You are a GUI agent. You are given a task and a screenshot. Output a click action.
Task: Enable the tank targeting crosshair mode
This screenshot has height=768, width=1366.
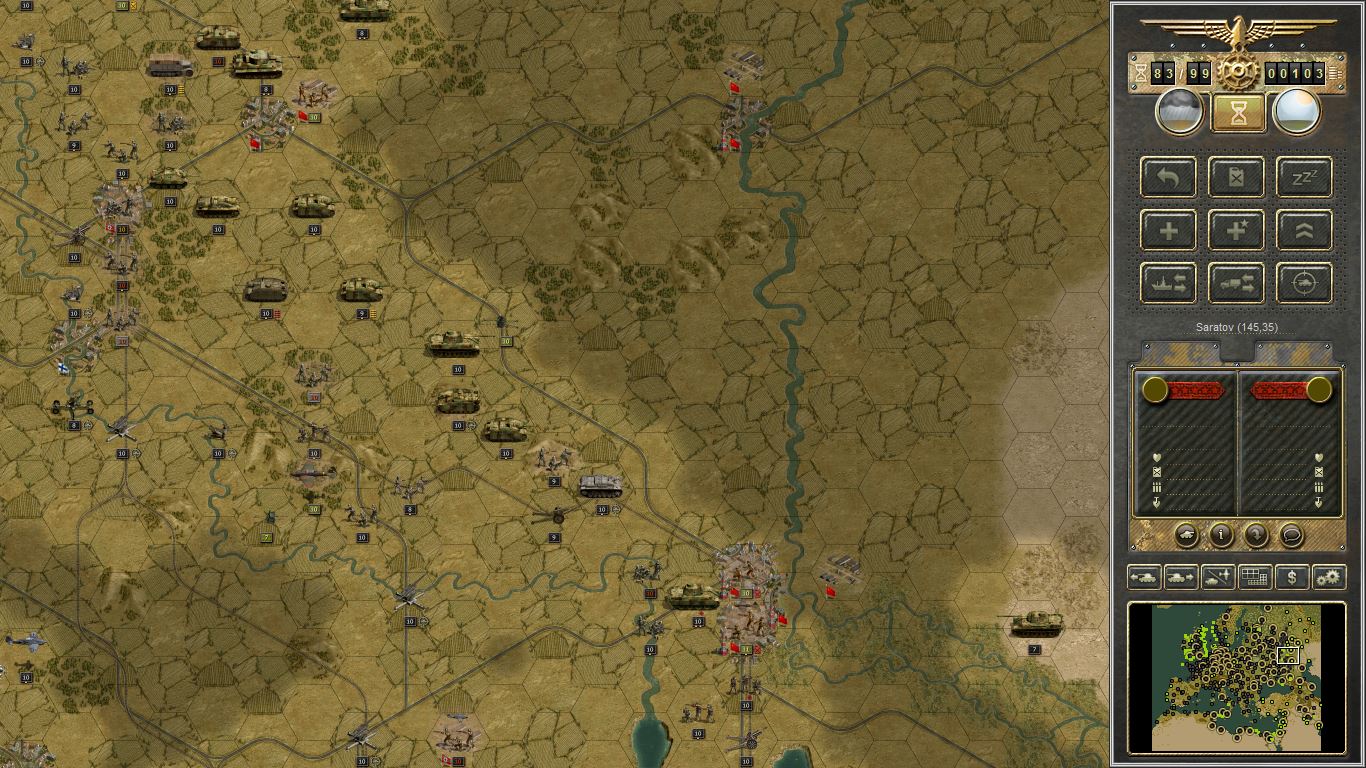coord(1302,283)
